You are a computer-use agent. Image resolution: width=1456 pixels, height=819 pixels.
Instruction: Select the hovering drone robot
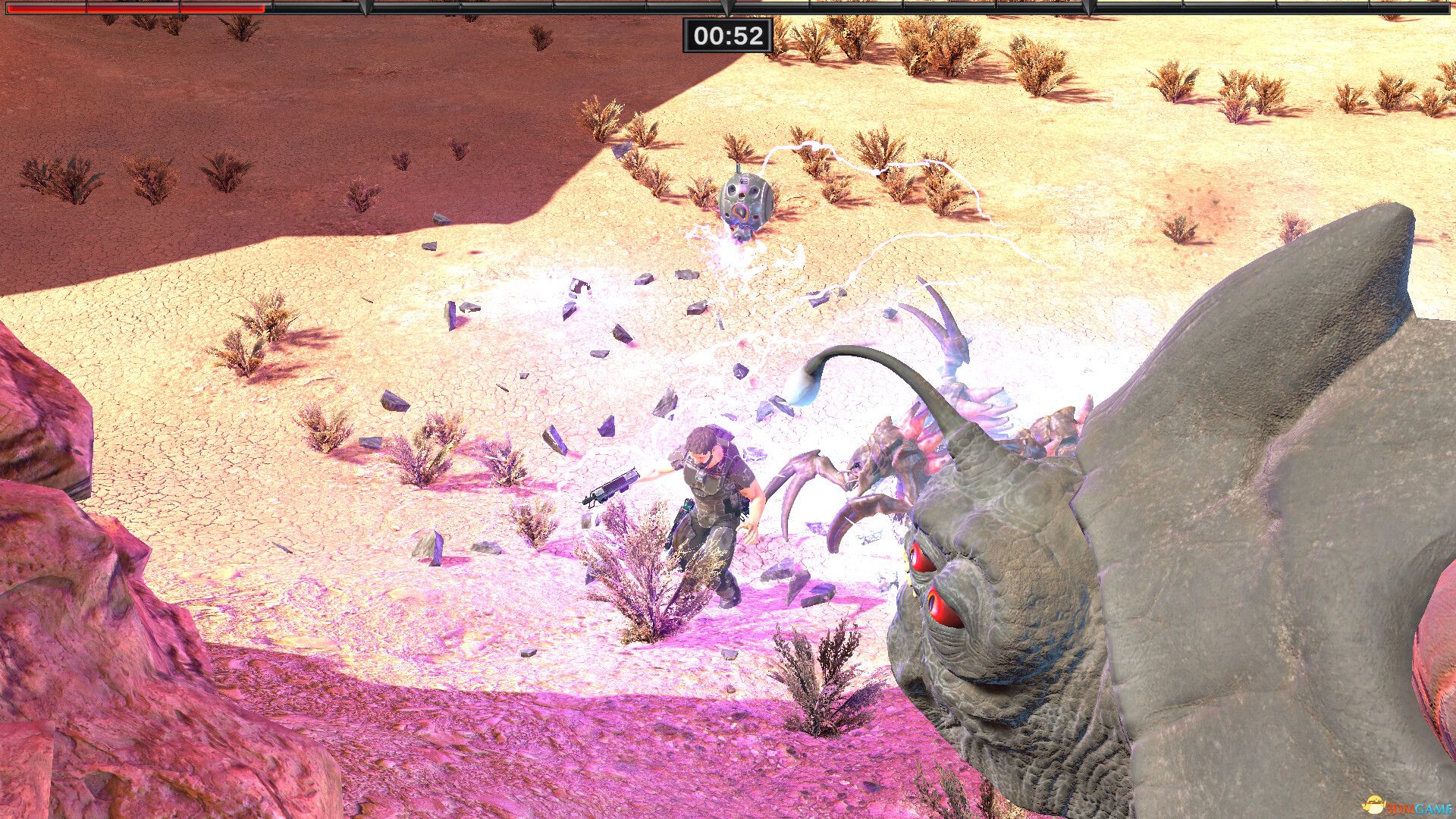tap(747, 201)
